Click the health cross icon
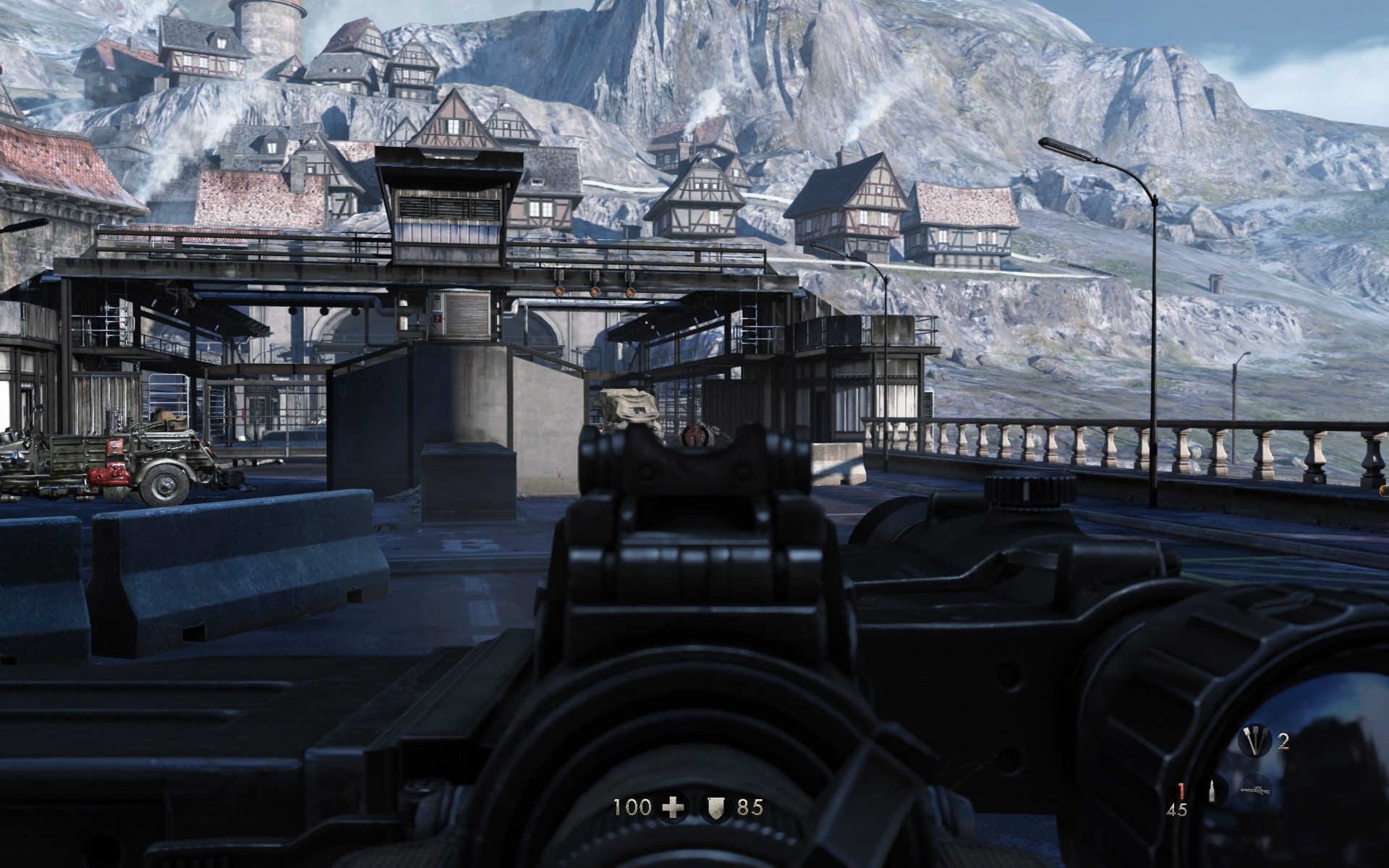The width and height of the screenshot is (1389, 868). (674, 807)
